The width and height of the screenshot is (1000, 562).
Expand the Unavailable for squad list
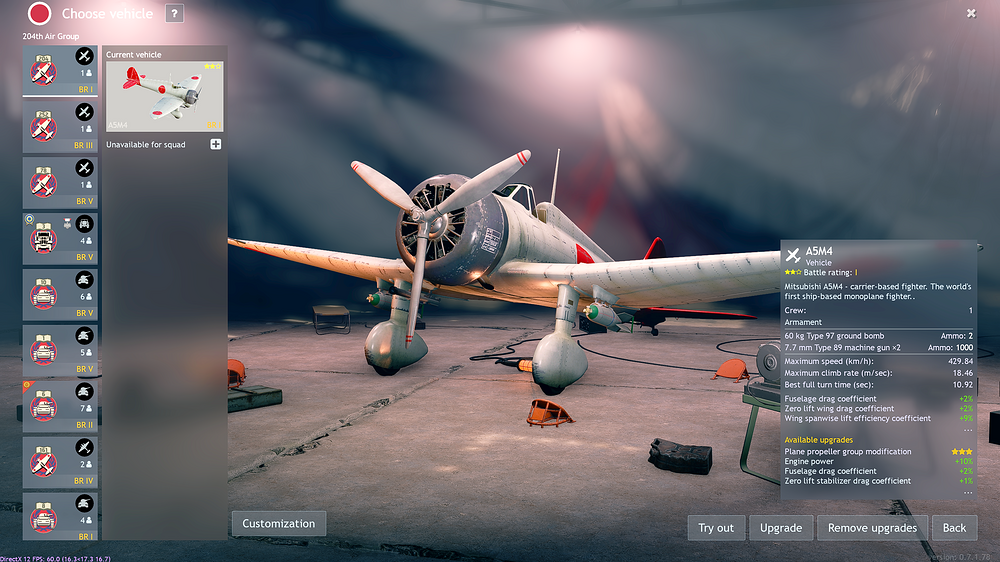[215, 145]
